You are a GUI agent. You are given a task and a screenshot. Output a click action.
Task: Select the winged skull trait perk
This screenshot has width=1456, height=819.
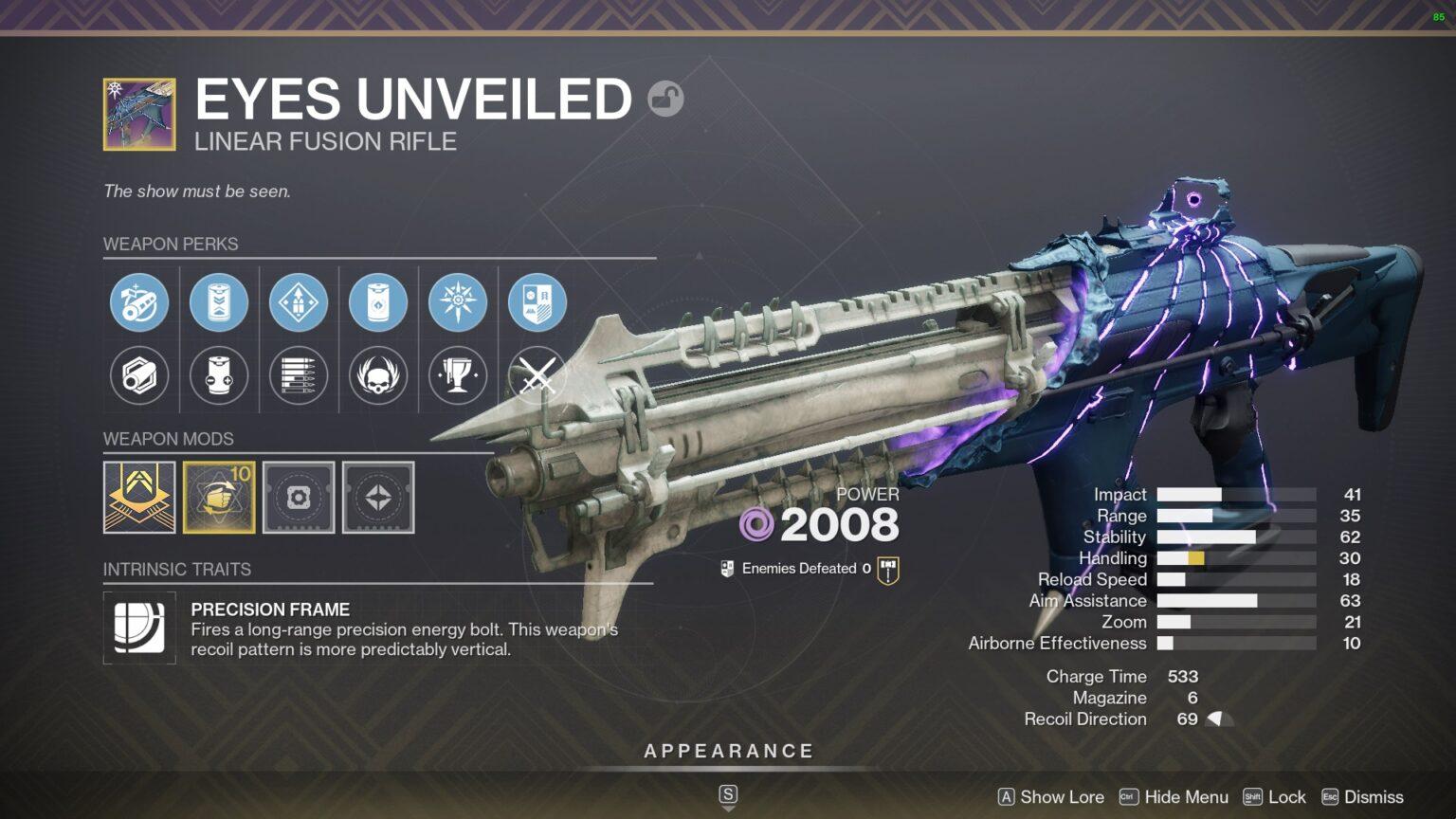(x=378, y=376)
